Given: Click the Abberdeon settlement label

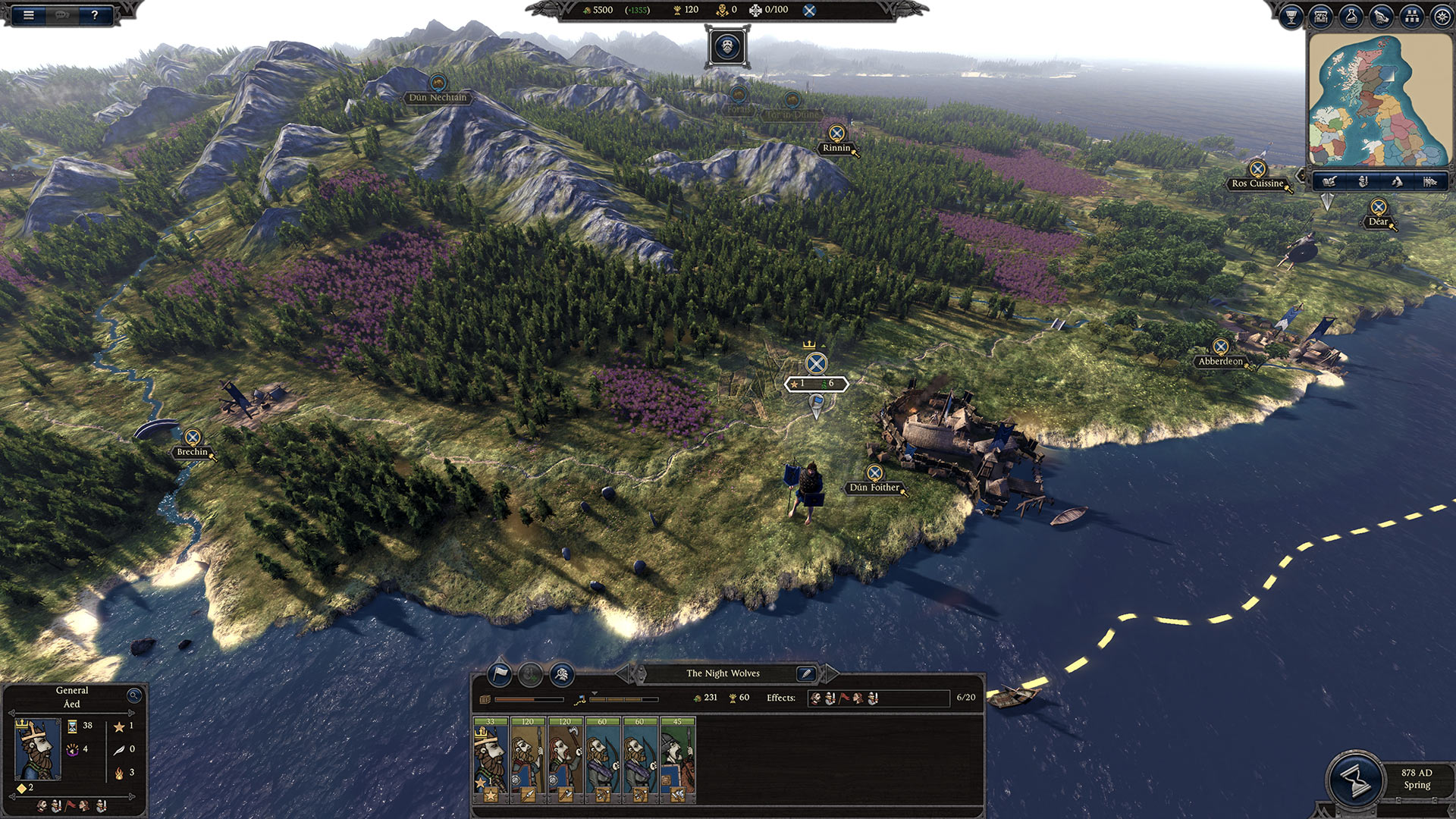Looking at the screenshot, I should pyautogui.click(x=1220, y=362).
